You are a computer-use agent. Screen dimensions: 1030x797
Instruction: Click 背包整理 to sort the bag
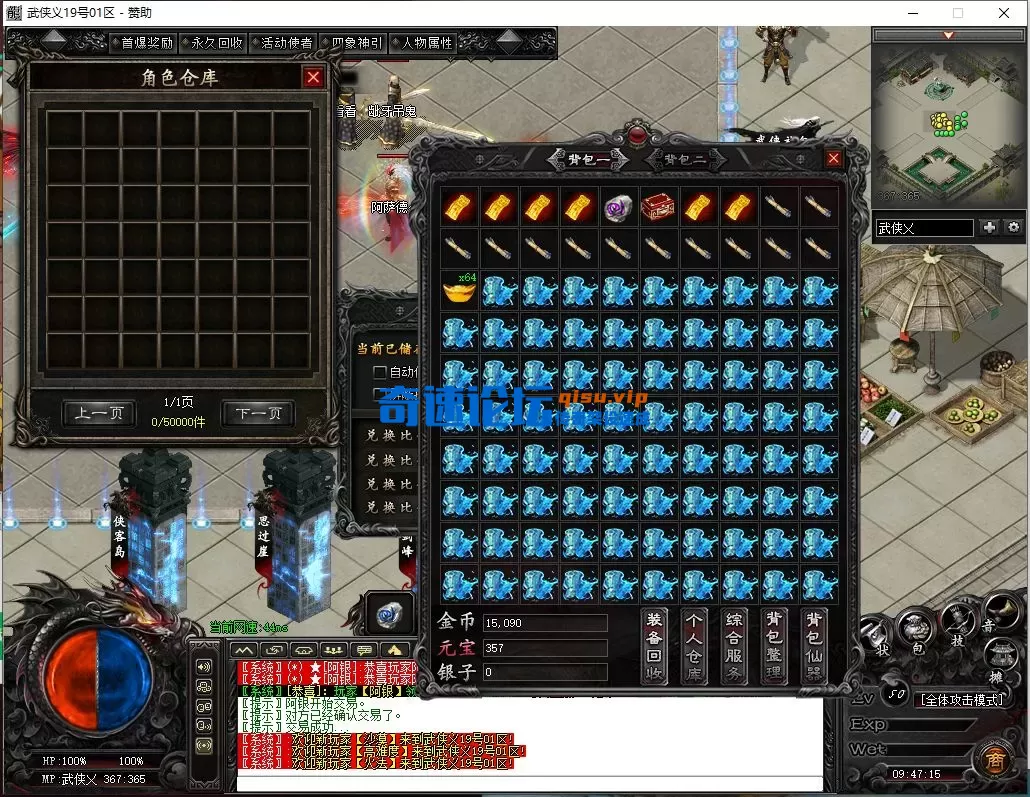click(775, 646)
